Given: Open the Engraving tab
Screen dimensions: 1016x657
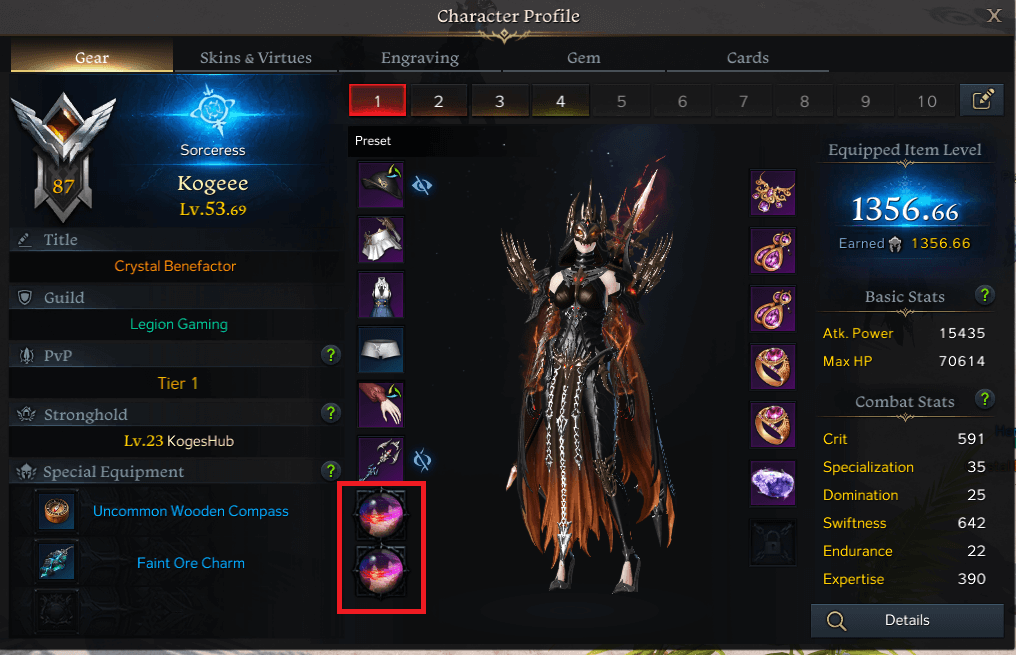Looking at the screenshot, I should pos(420,58).
